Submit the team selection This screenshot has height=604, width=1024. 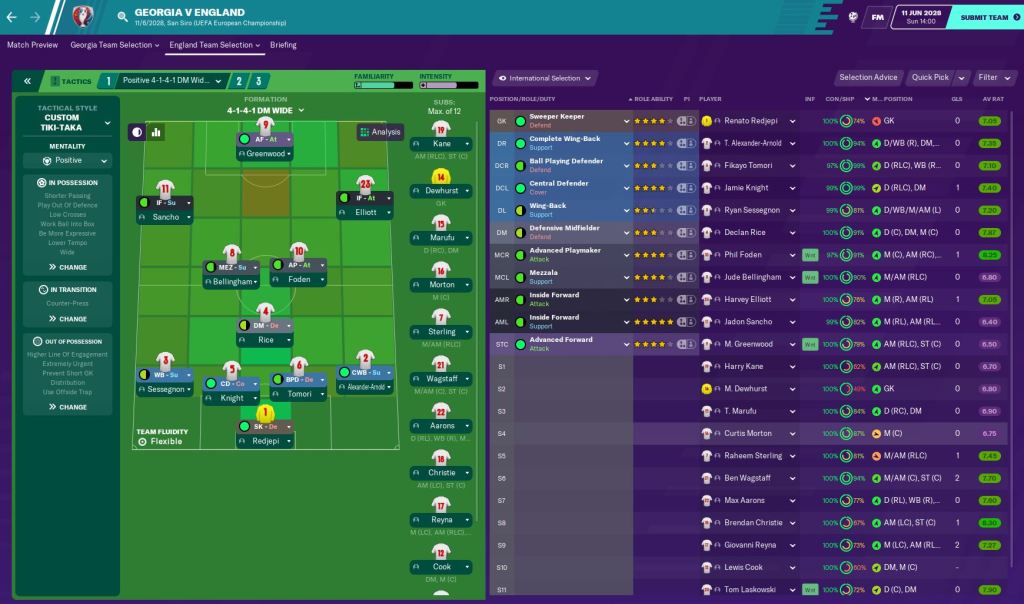(x=983, y=17)
